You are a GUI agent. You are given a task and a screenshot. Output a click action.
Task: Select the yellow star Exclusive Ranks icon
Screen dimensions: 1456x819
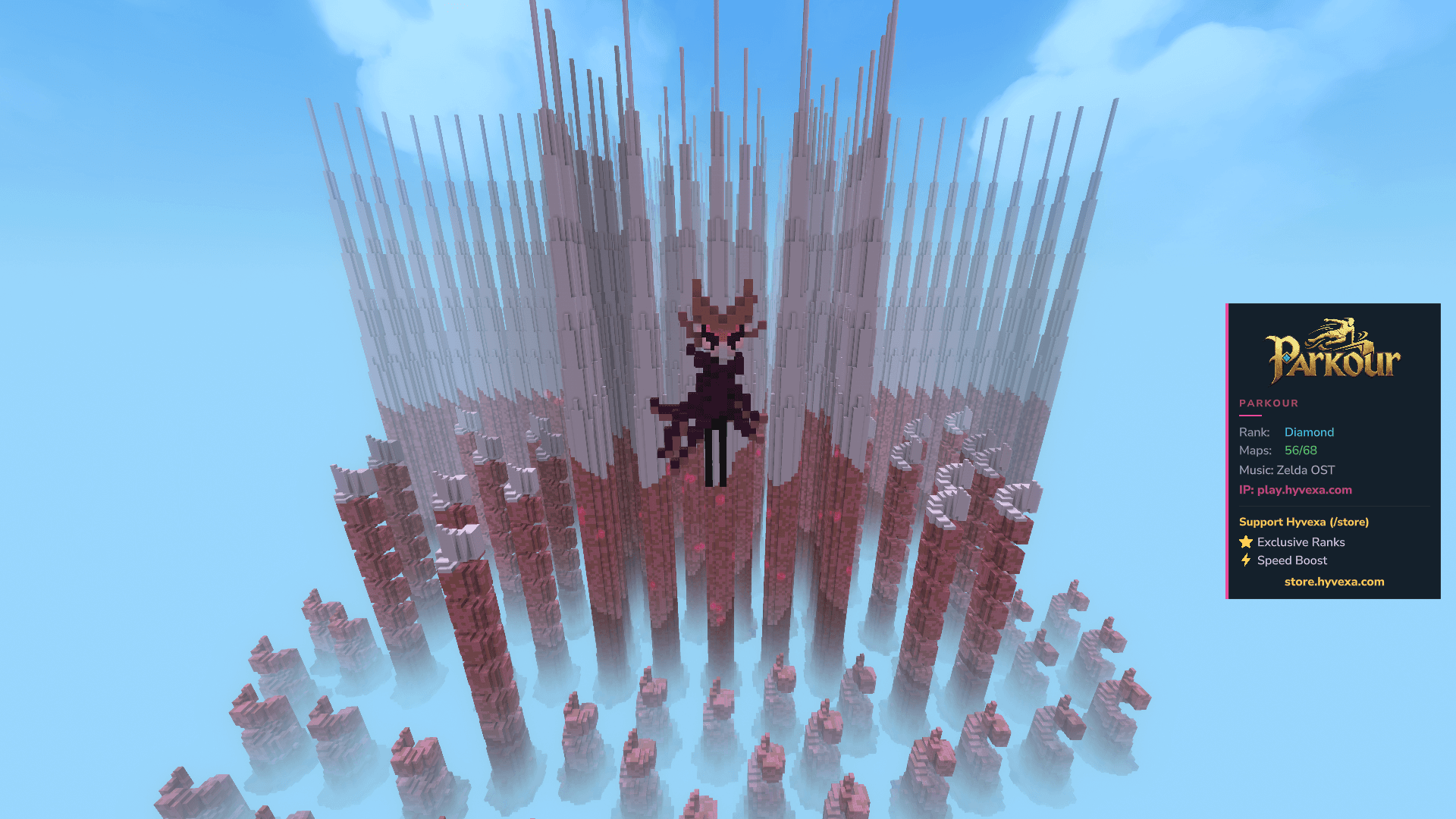click(1246, 541)
